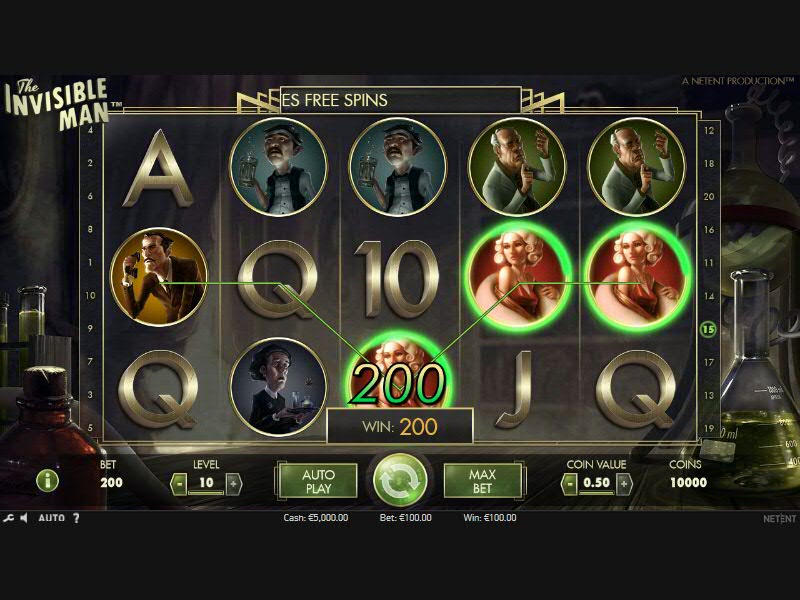Open the wrench settings icon
This screenshot has height=600, width=800.
(9, 518)
